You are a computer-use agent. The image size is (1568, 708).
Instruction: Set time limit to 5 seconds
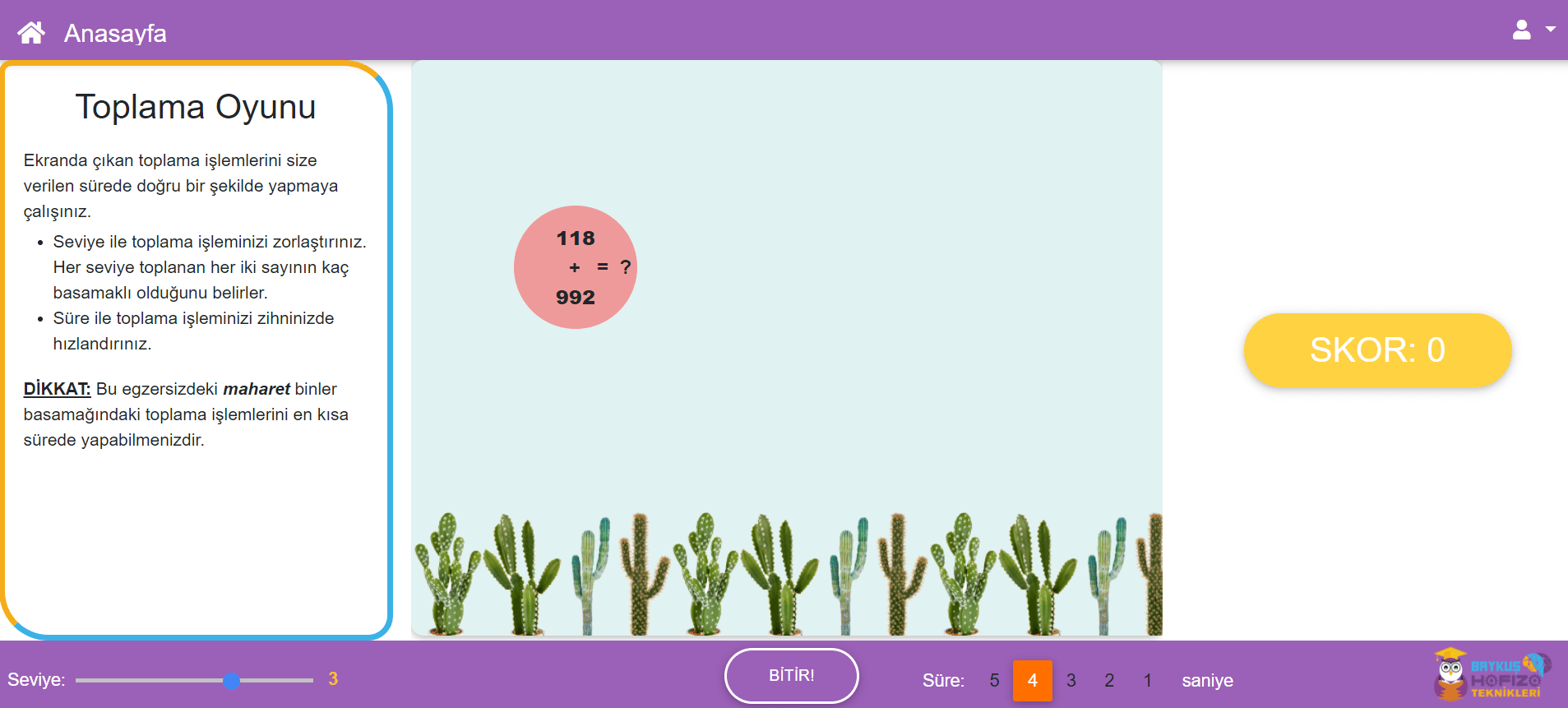point(994,681)
